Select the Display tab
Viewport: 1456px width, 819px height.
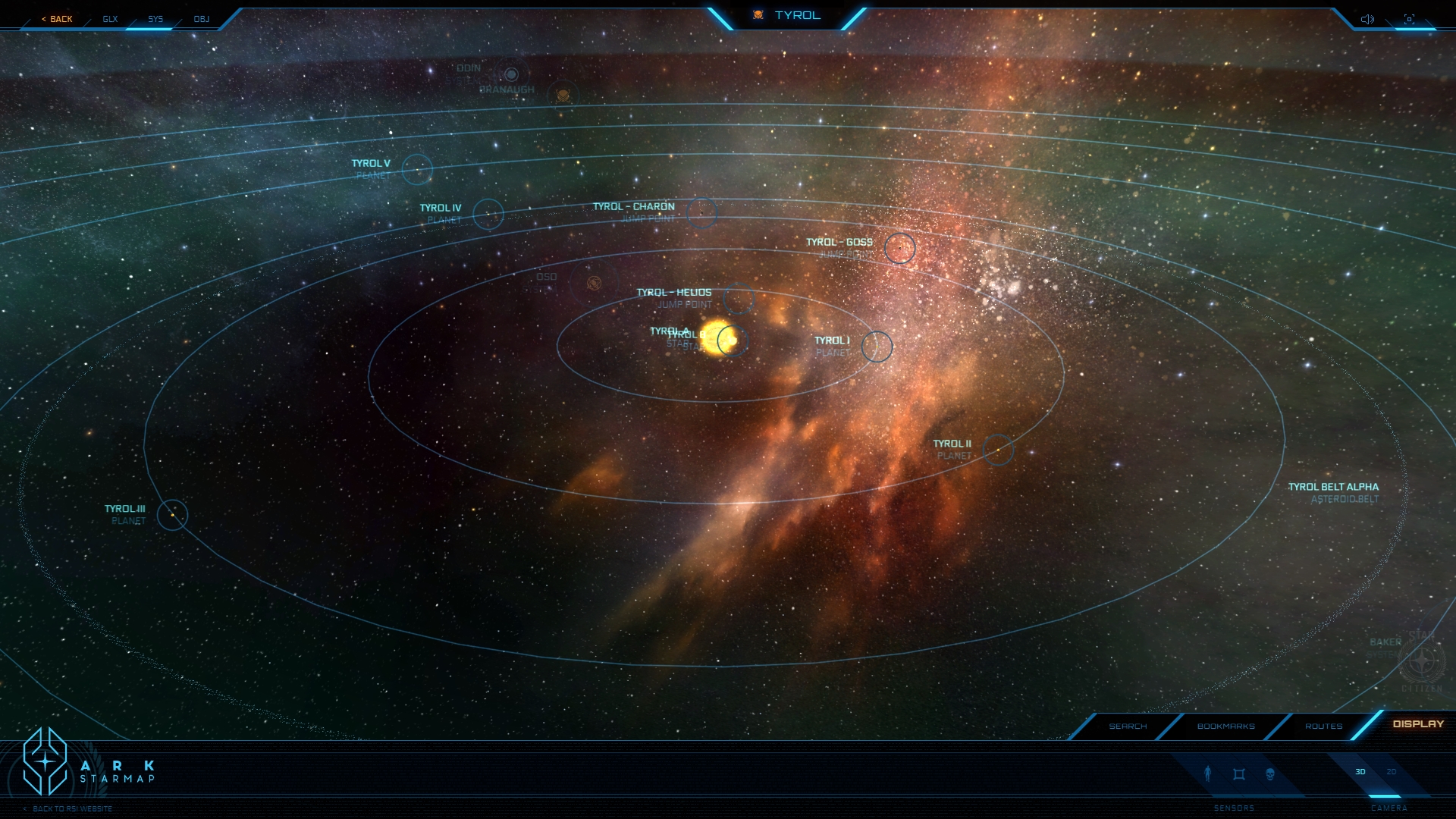tap(1418, 724)
